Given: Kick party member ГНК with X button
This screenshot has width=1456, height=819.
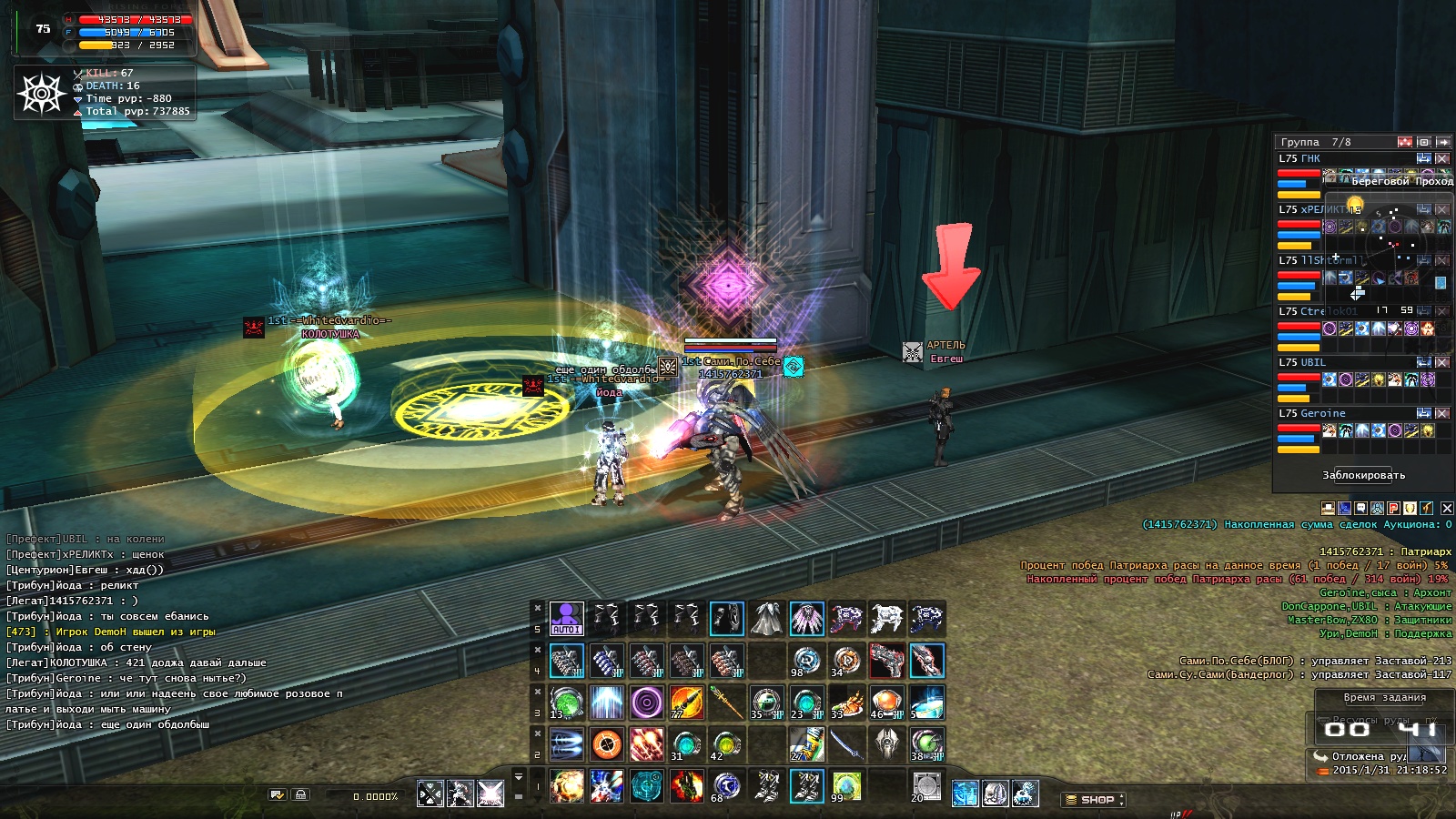Looking at the screenshot, I should click(x=1442, y=158).
